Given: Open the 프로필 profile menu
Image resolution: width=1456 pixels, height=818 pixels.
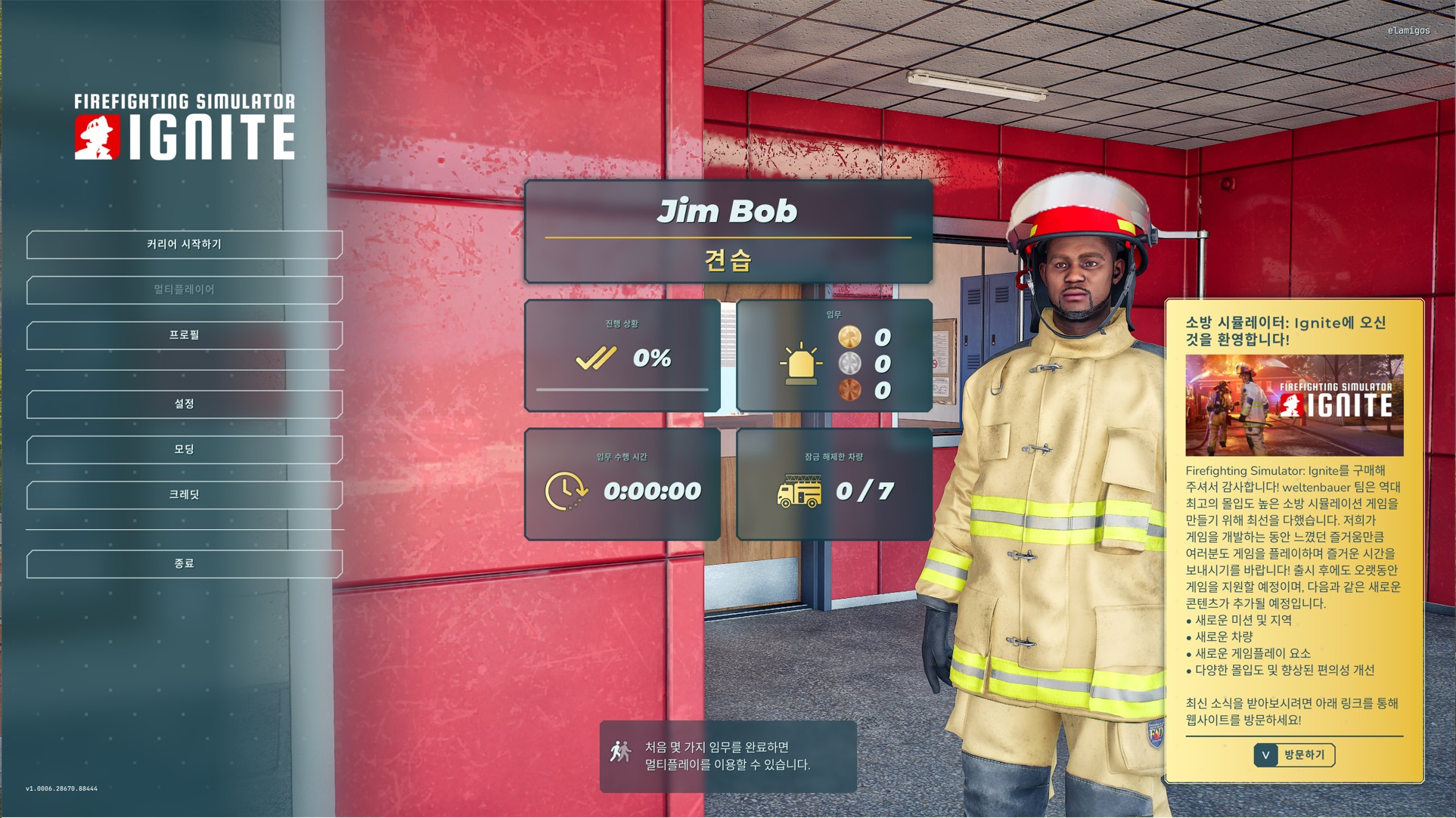Looking at the screenshot, I should [x=185, y=336].
